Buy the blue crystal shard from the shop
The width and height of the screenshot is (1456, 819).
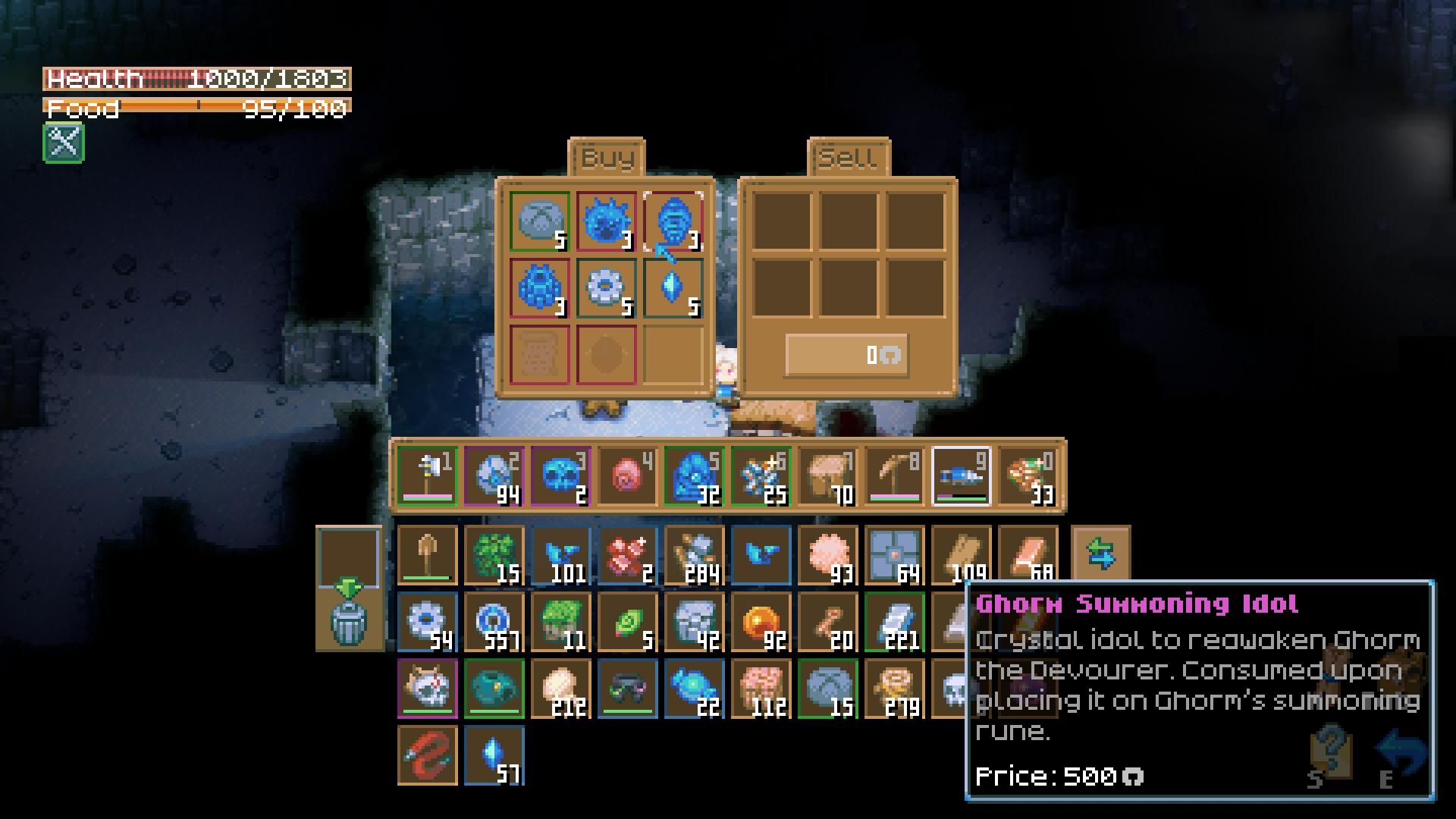[673, 288]
